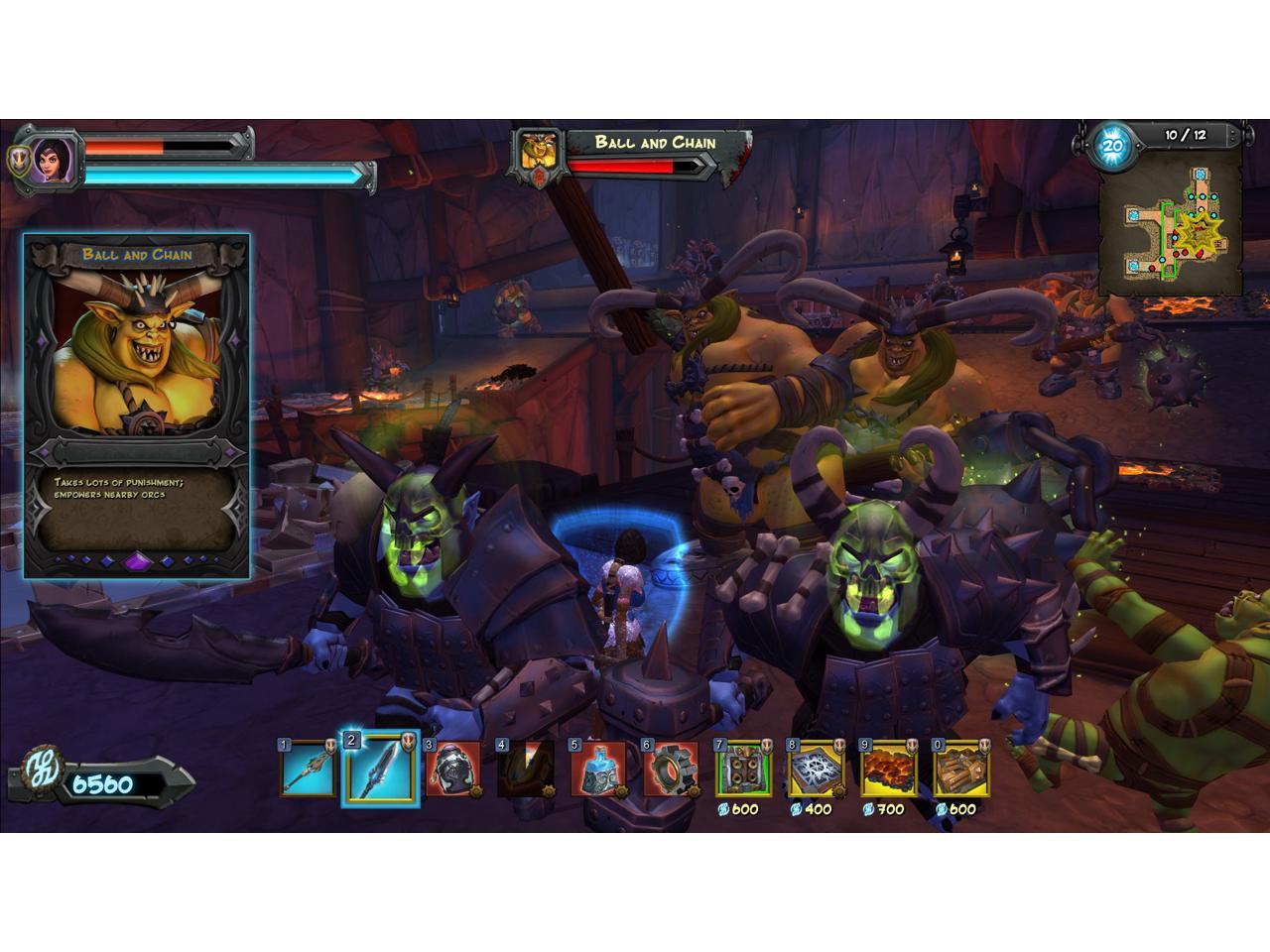The image size is (1270, 952).
Task: Equip the blue sword in slot 2
Action: pyautogui.click(x=380, y=770)
